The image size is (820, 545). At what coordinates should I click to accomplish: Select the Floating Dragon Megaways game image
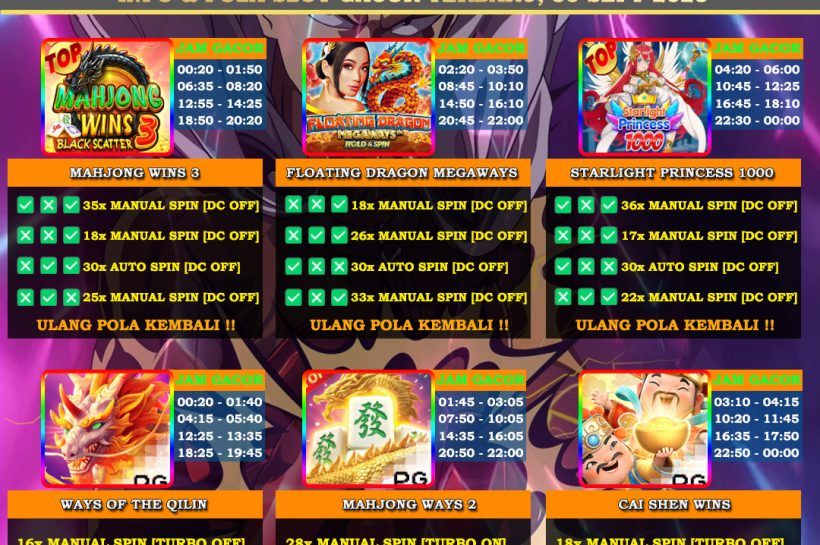(x=368, y=97)
